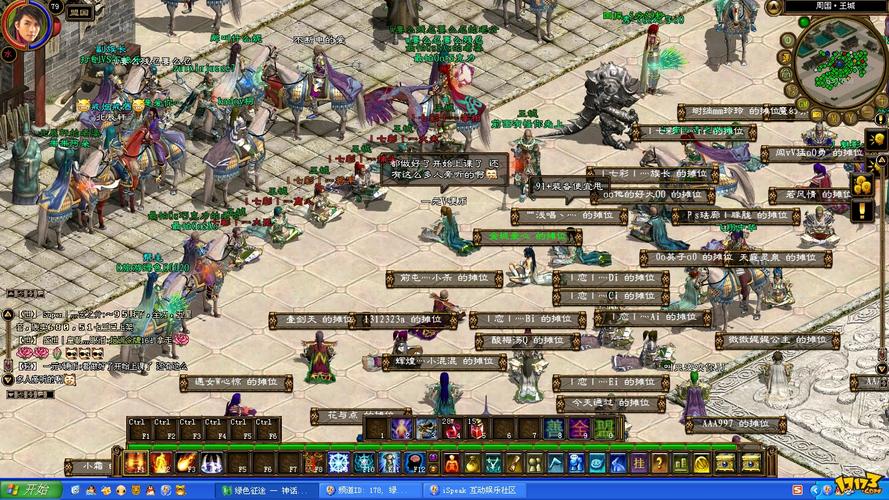Select the snowflake ice skill icon

(339, 463)
